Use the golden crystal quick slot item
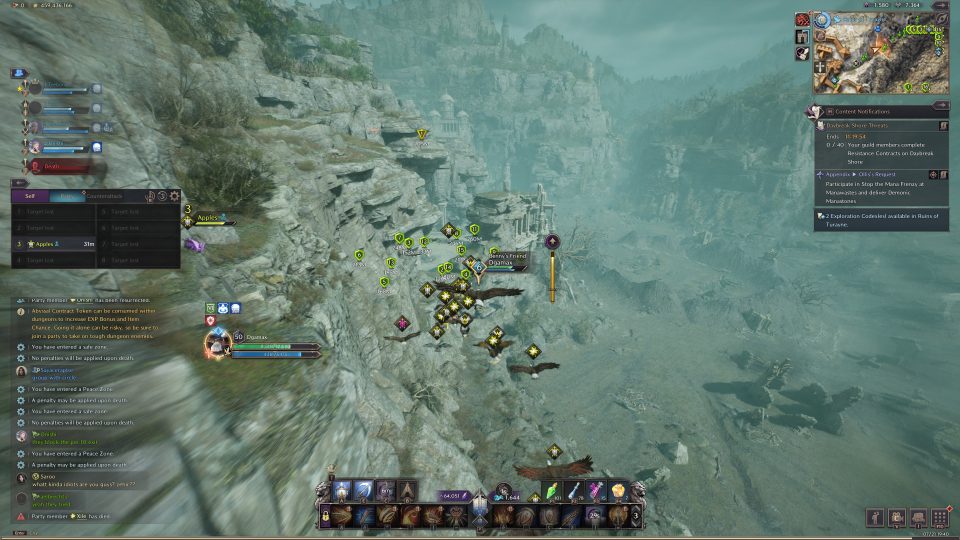 [x=620, y=491]
